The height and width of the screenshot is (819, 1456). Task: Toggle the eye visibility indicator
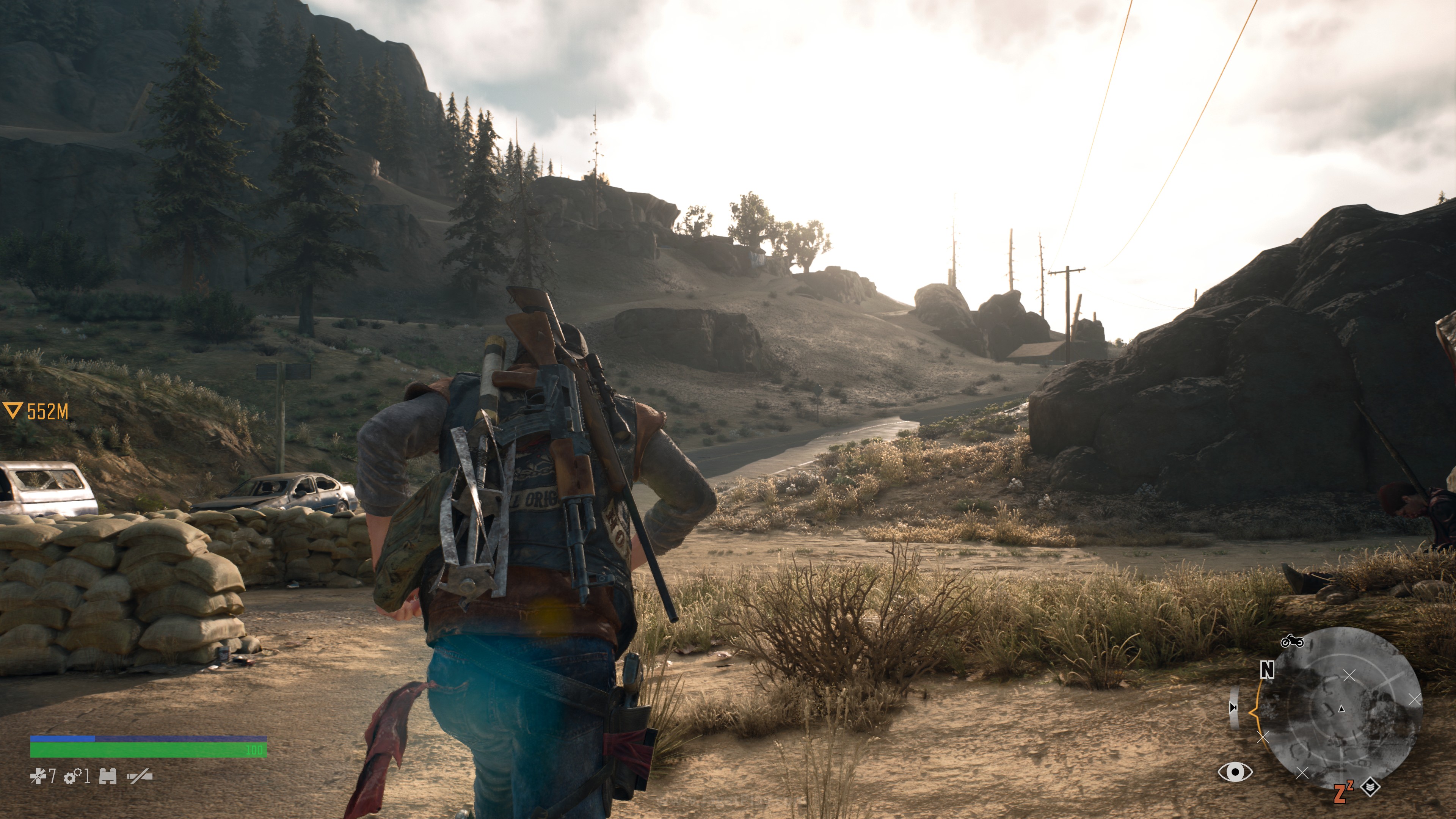click(x=1235, y=772)
